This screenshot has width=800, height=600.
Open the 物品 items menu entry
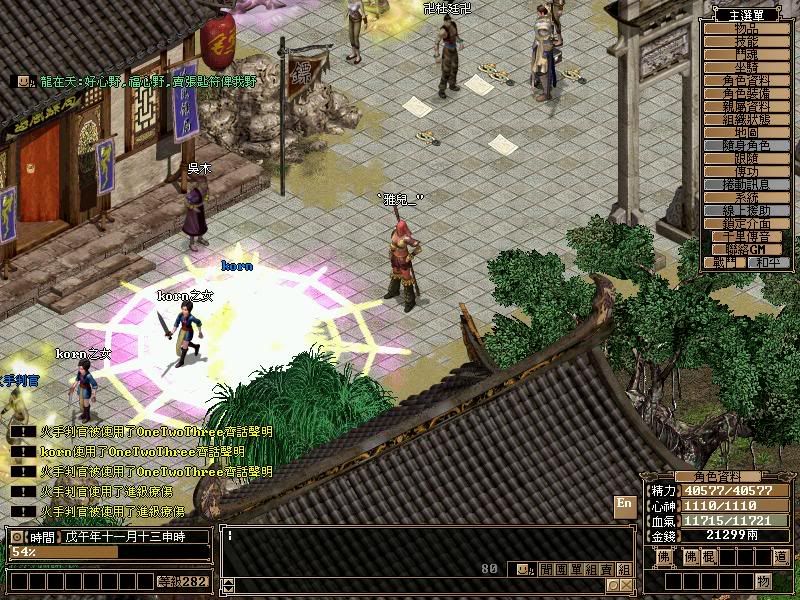pos(747,29)
